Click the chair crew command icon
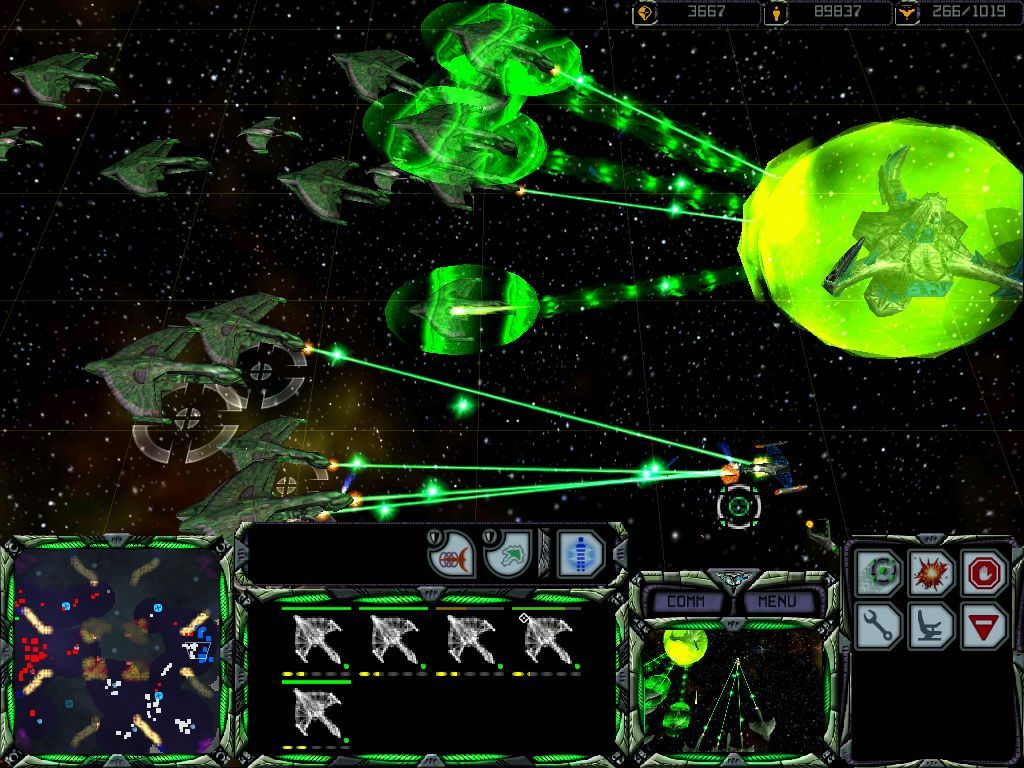1024x768 pixels. coord(931,626)
